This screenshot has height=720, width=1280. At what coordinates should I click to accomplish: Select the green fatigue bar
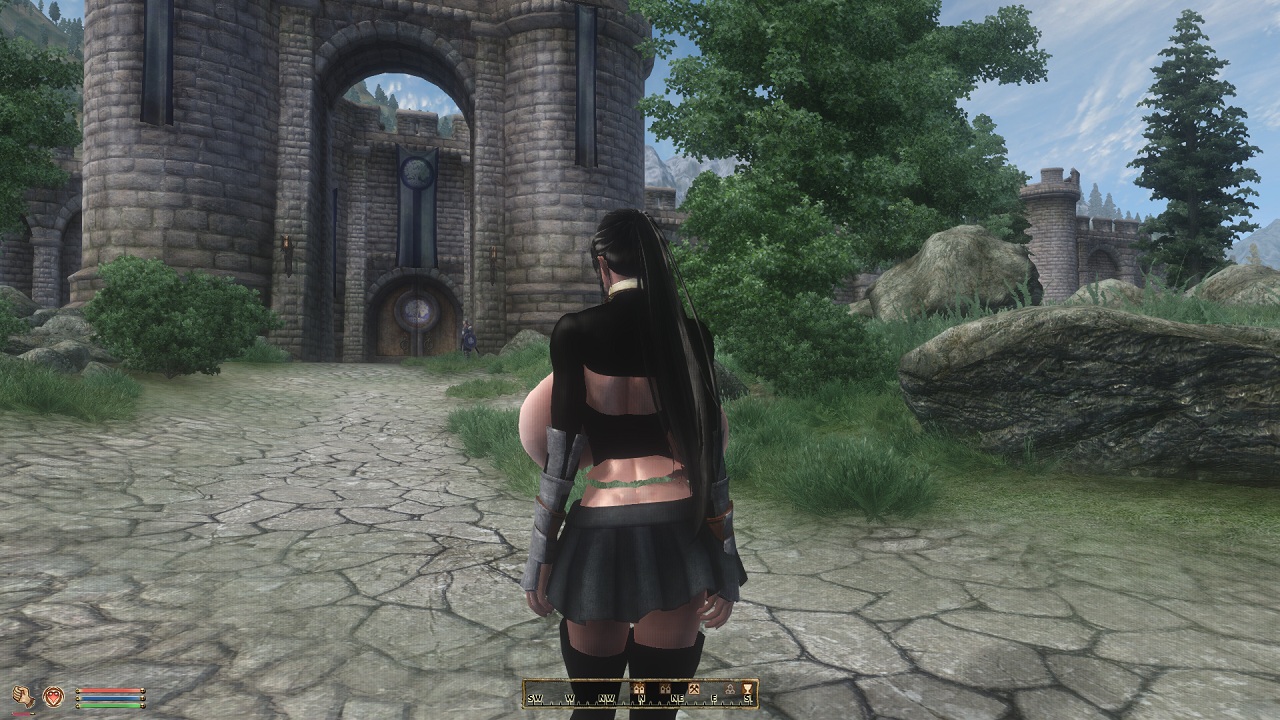(x=110, y=705)
